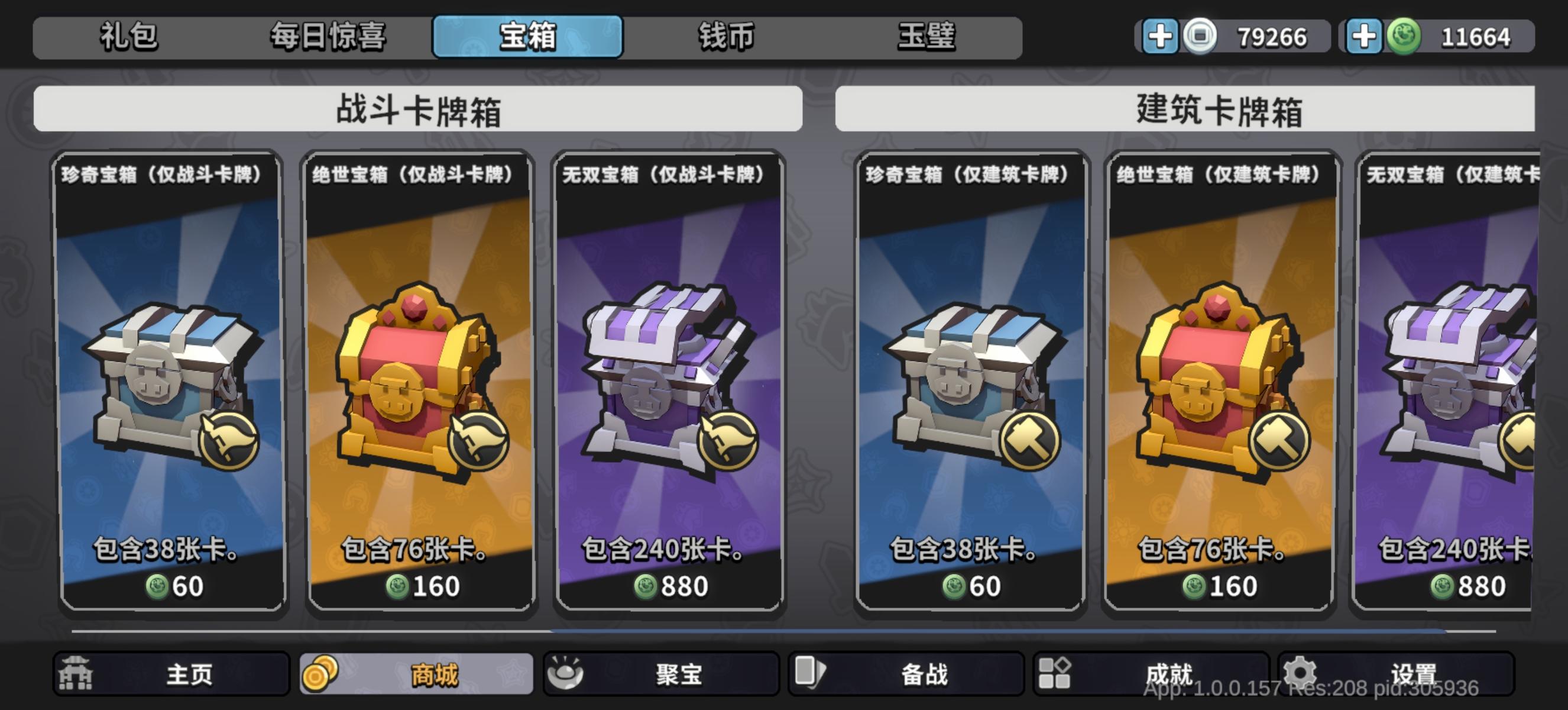Click the + icon next to the coin balance

tap(1161, 38)
